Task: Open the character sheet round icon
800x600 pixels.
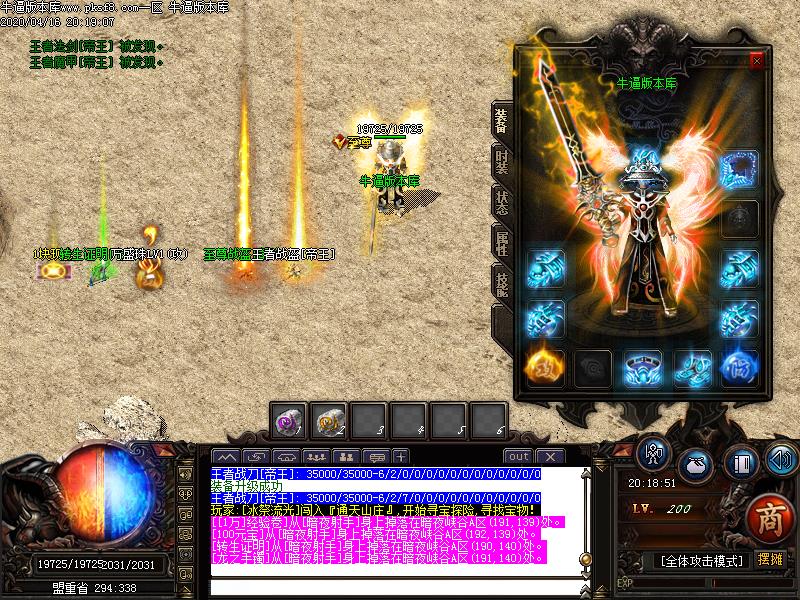Action: [x=653, y=456]
